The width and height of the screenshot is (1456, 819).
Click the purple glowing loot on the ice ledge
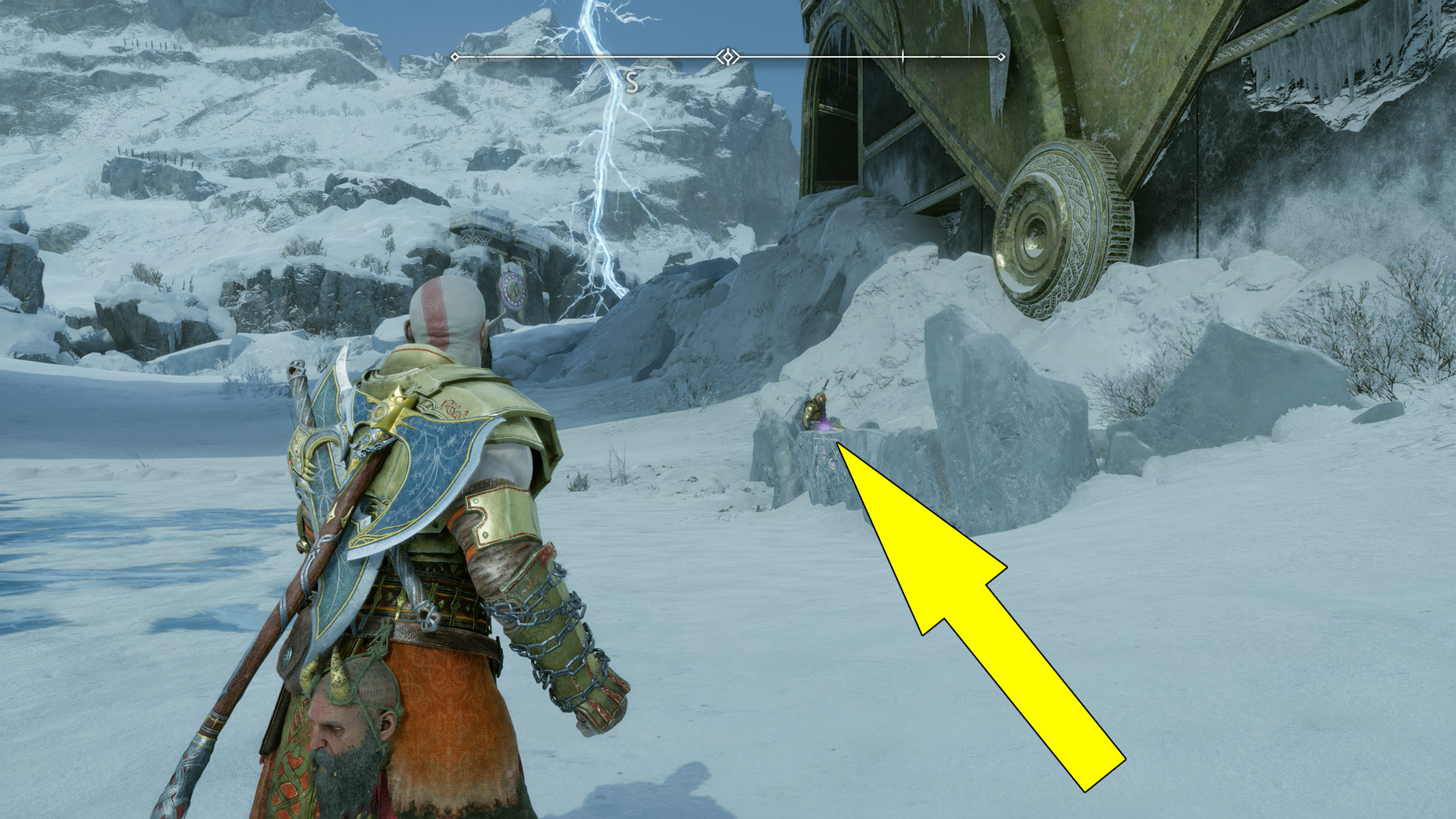[824, 425]
